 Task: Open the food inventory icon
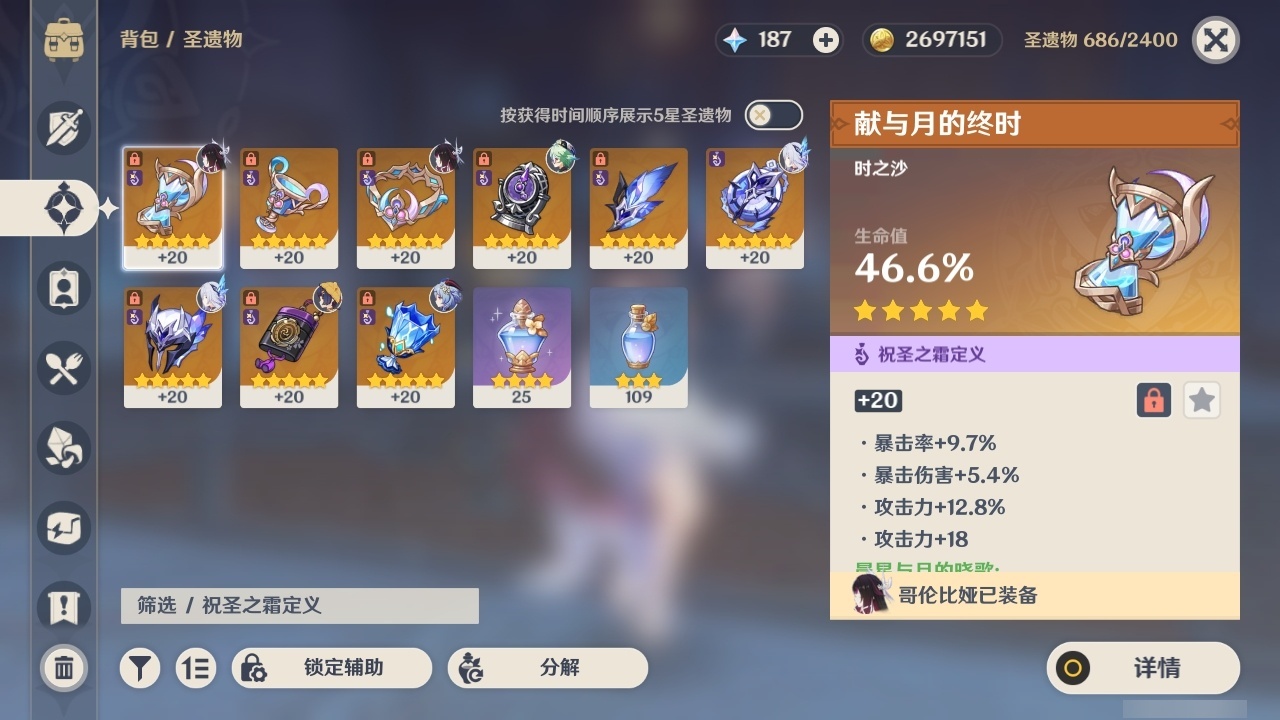click(62, 368)
